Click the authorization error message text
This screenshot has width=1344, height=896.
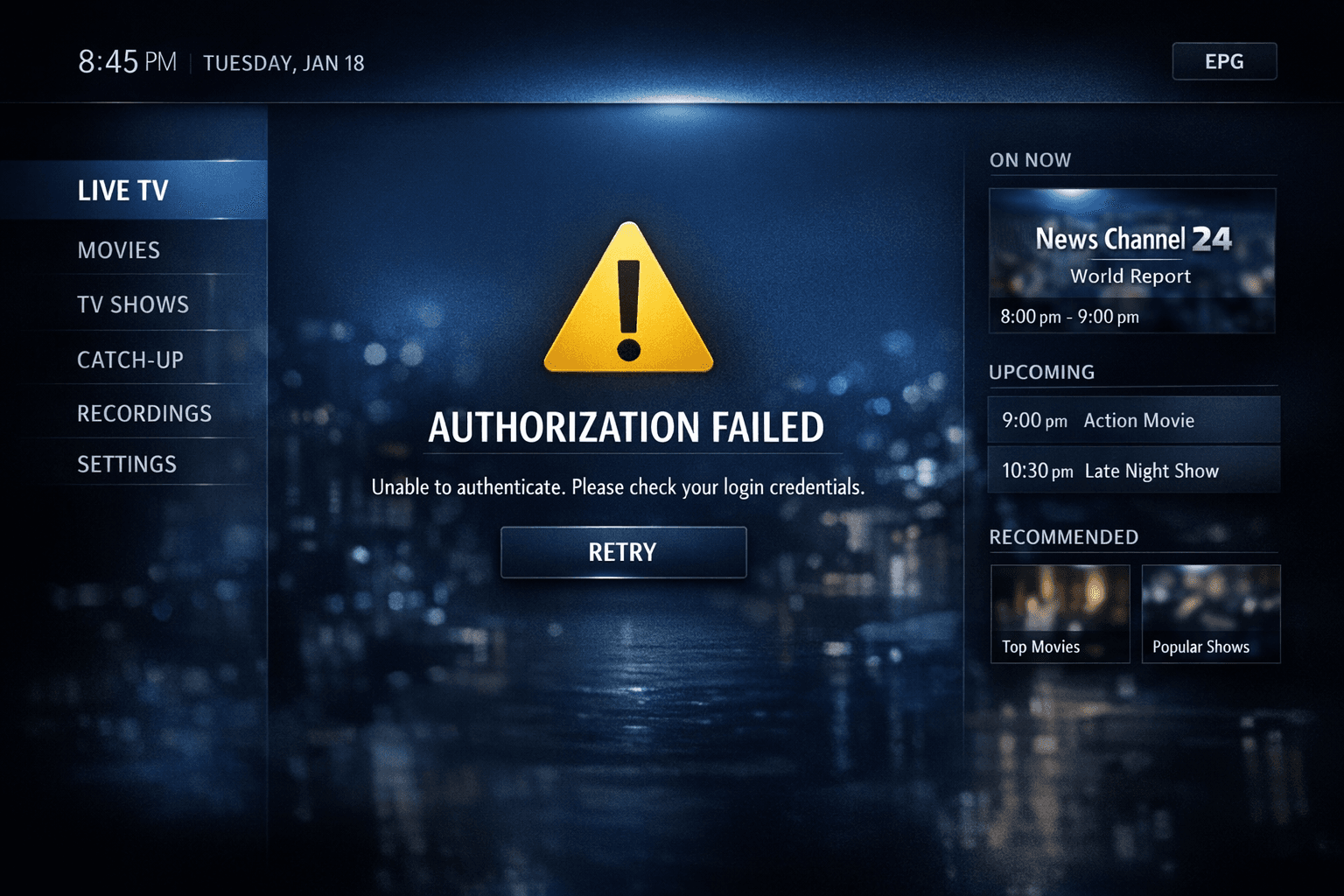point(619,487)
